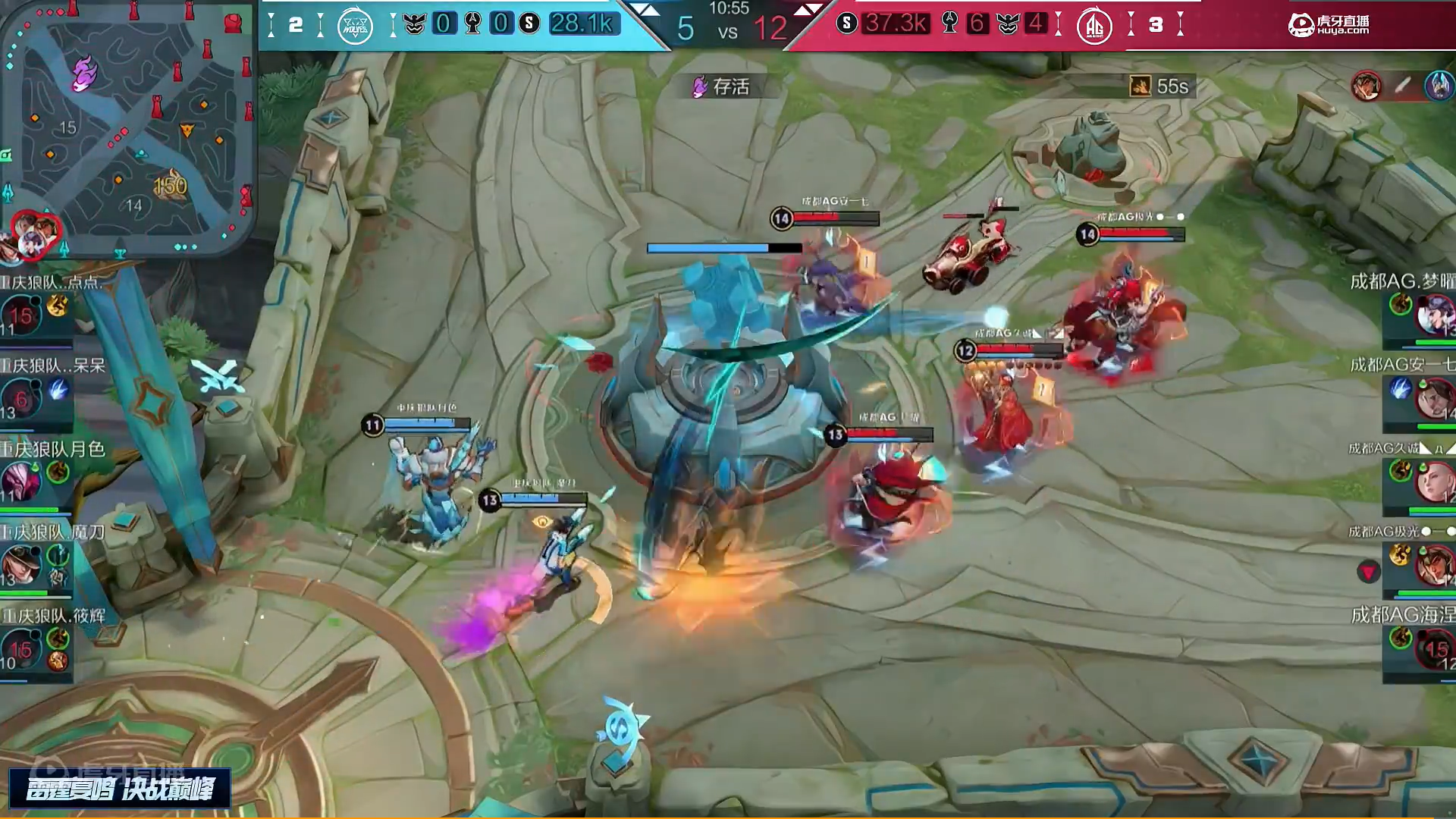Click the red team AG logo
Image resolution: width=1456 pixels, height=819 pixels.
tap(1094, 27)
